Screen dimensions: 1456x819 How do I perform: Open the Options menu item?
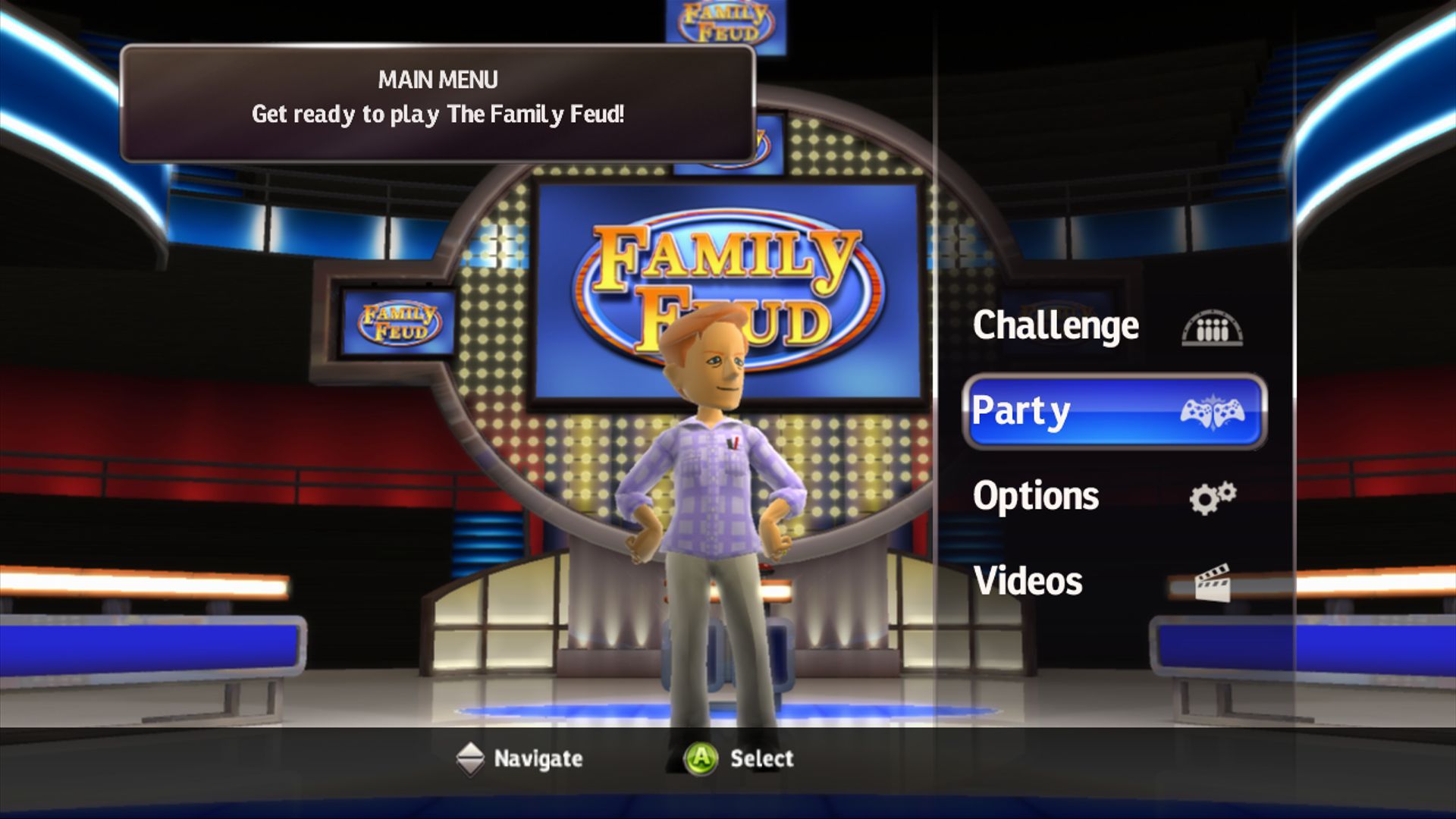(1036, 496)
